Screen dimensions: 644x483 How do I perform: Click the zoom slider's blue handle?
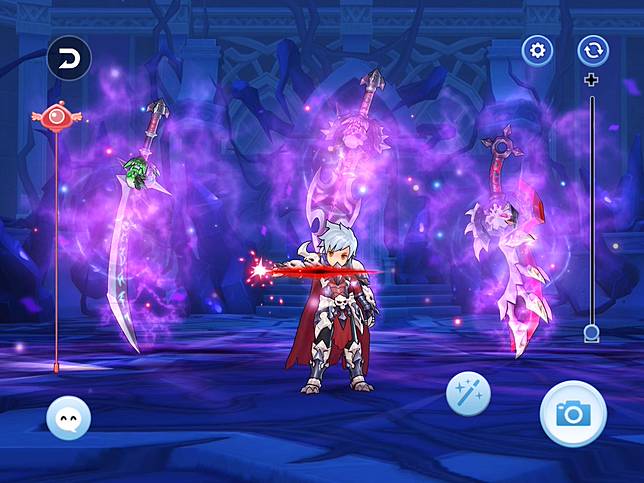click(x=592, y=333)
